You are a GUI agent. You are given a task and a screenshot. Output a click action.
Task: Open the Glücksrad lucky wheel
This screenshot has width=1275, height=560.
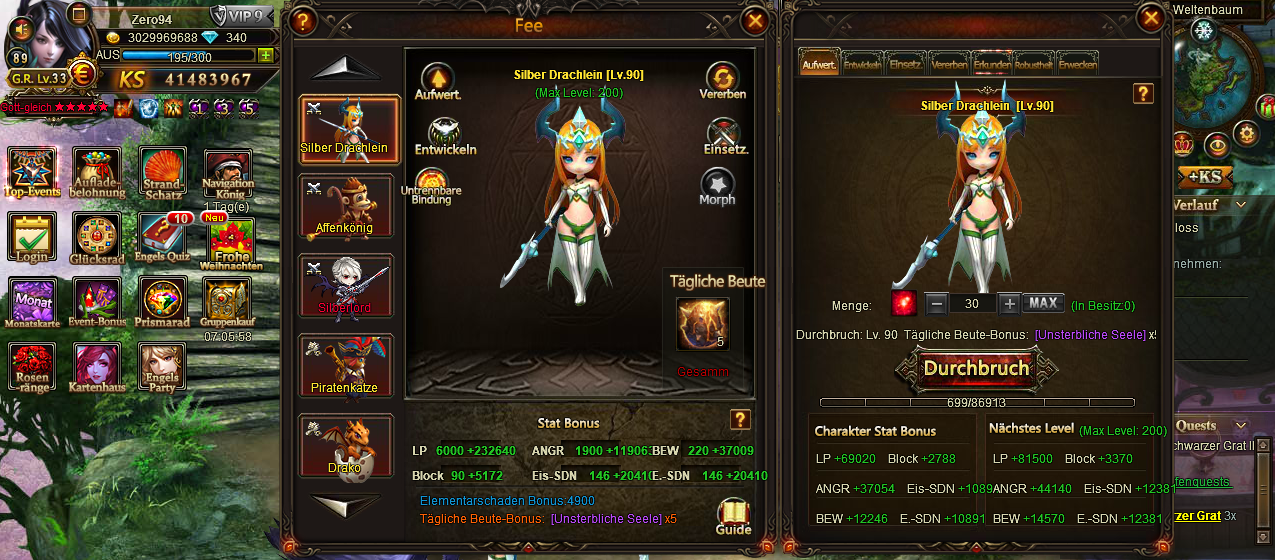coord(96,239)
